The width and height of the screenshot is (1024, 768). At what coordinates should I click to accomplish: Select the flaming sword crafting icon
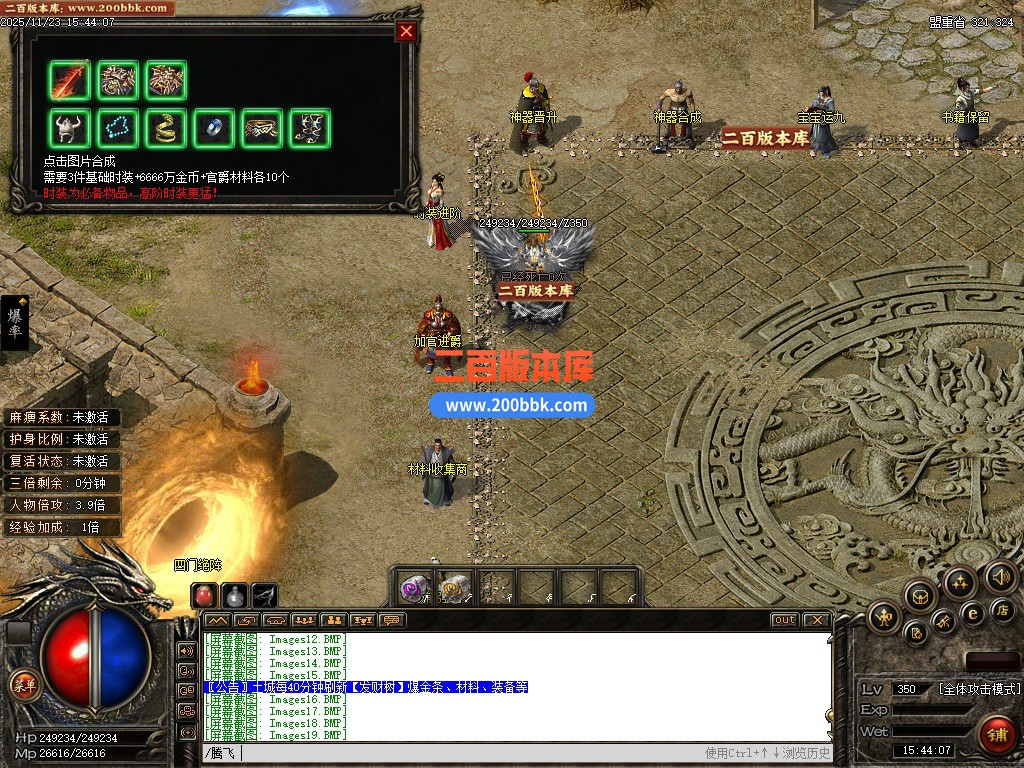(x=70, y=81)
